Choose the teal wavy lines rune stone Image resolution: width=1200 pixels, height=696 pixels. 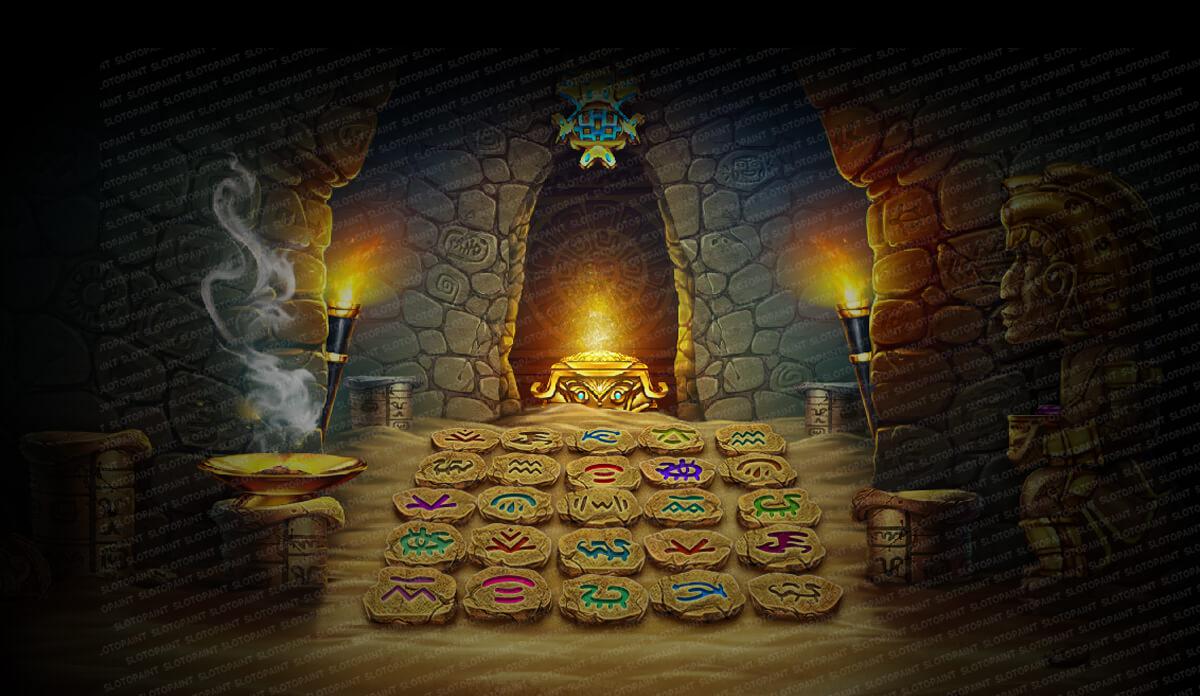pyautogui.click(x=749, y=438)
